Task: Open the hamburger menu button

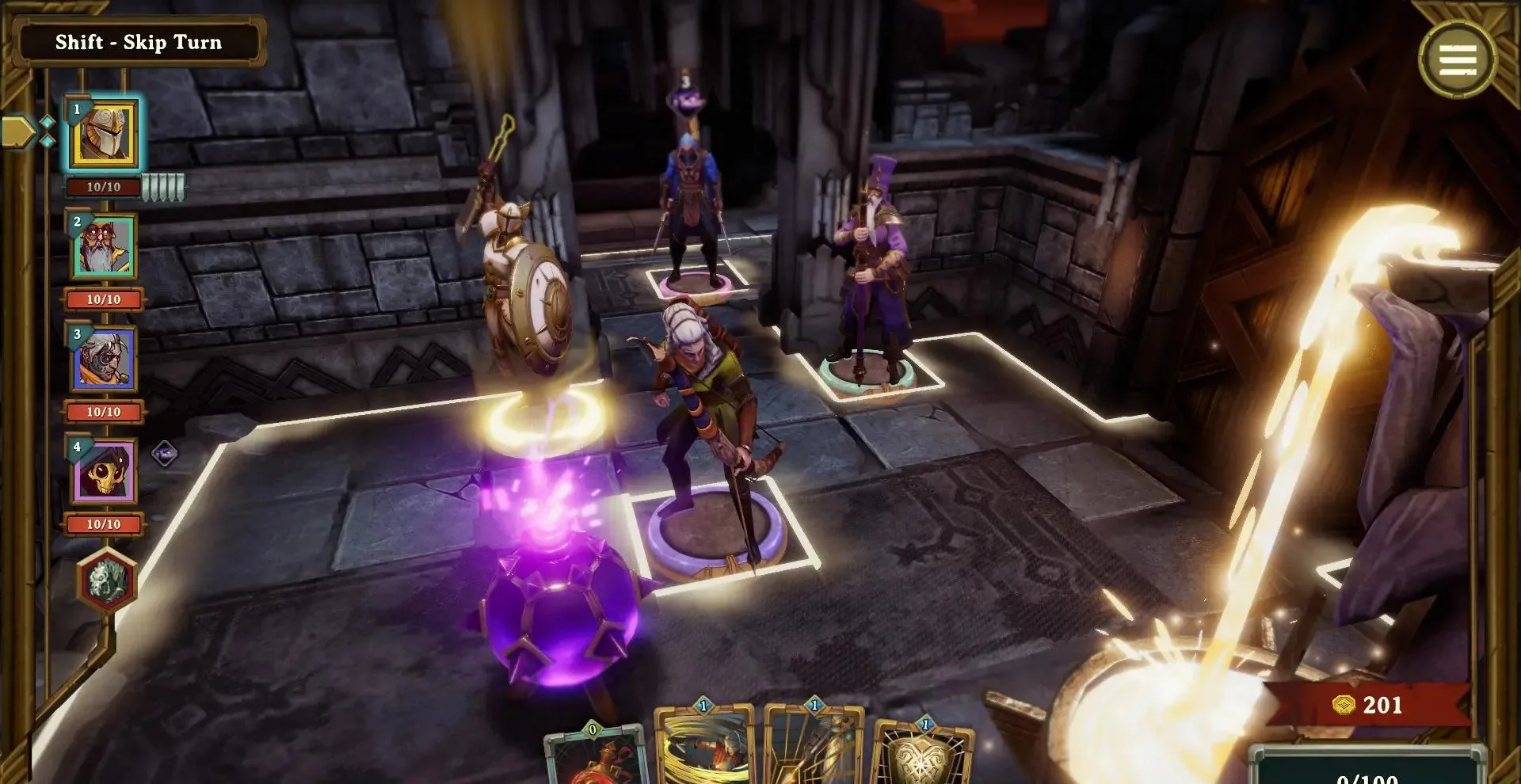Action: [x=1458, y=59]
